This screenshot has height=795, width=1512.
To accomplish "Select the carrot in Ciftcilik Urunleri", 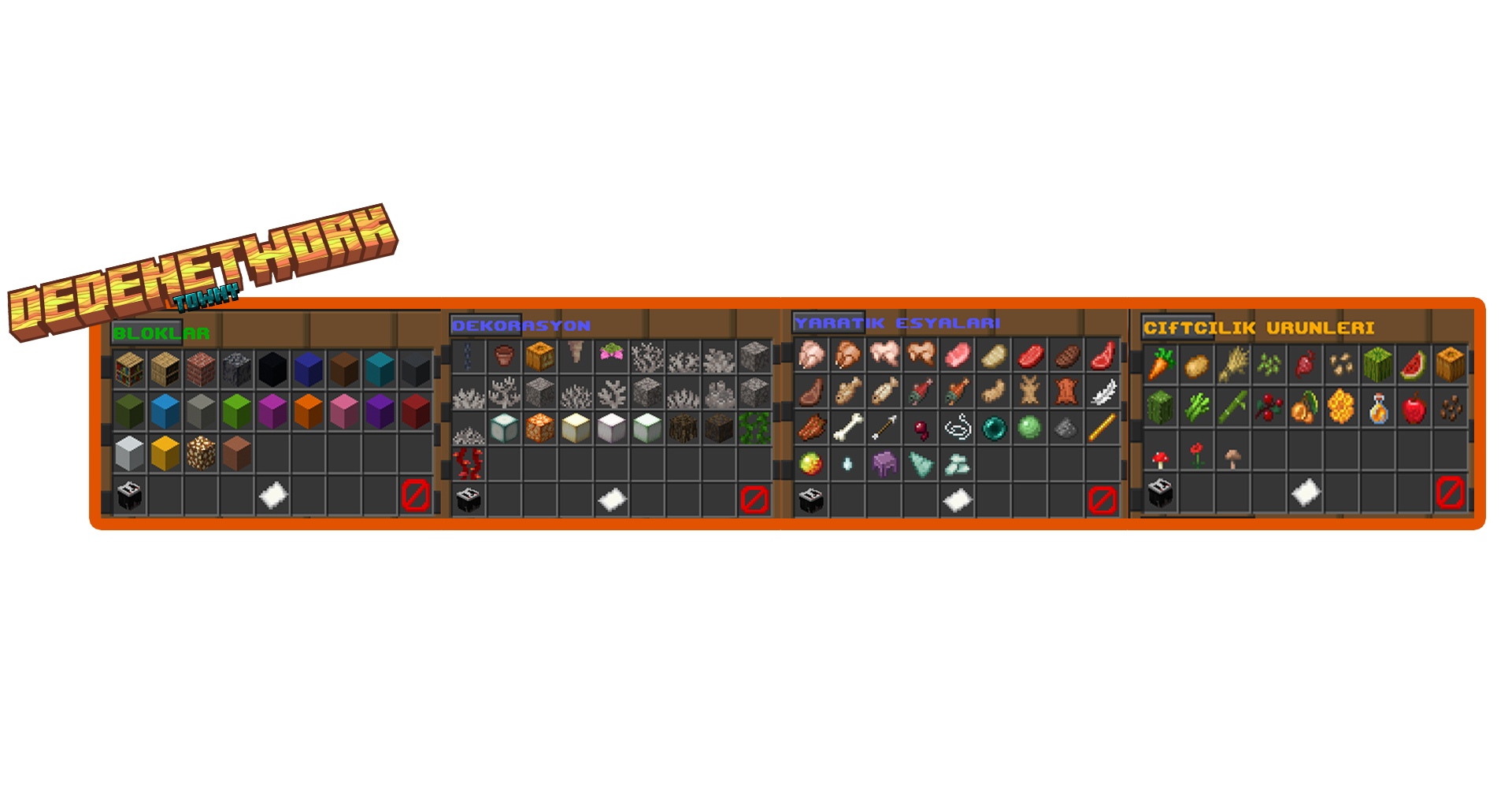I will (x=1160, y=364).
